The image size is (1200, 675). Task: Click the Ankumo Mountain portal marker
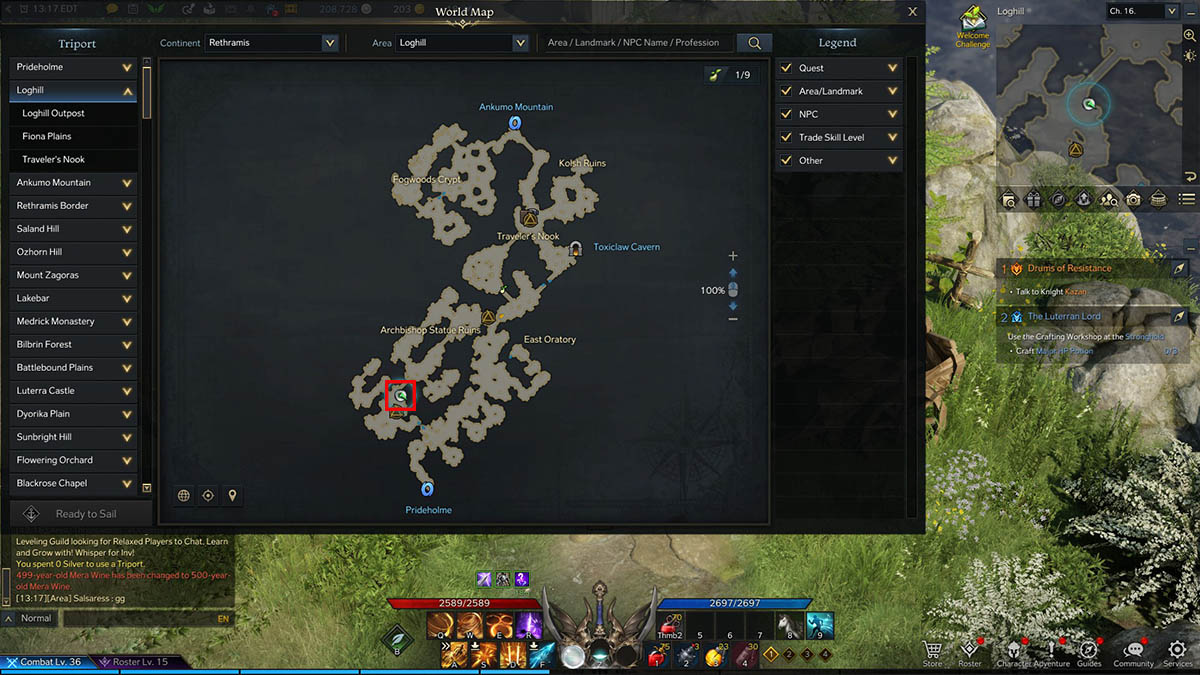tap(515, 123)
